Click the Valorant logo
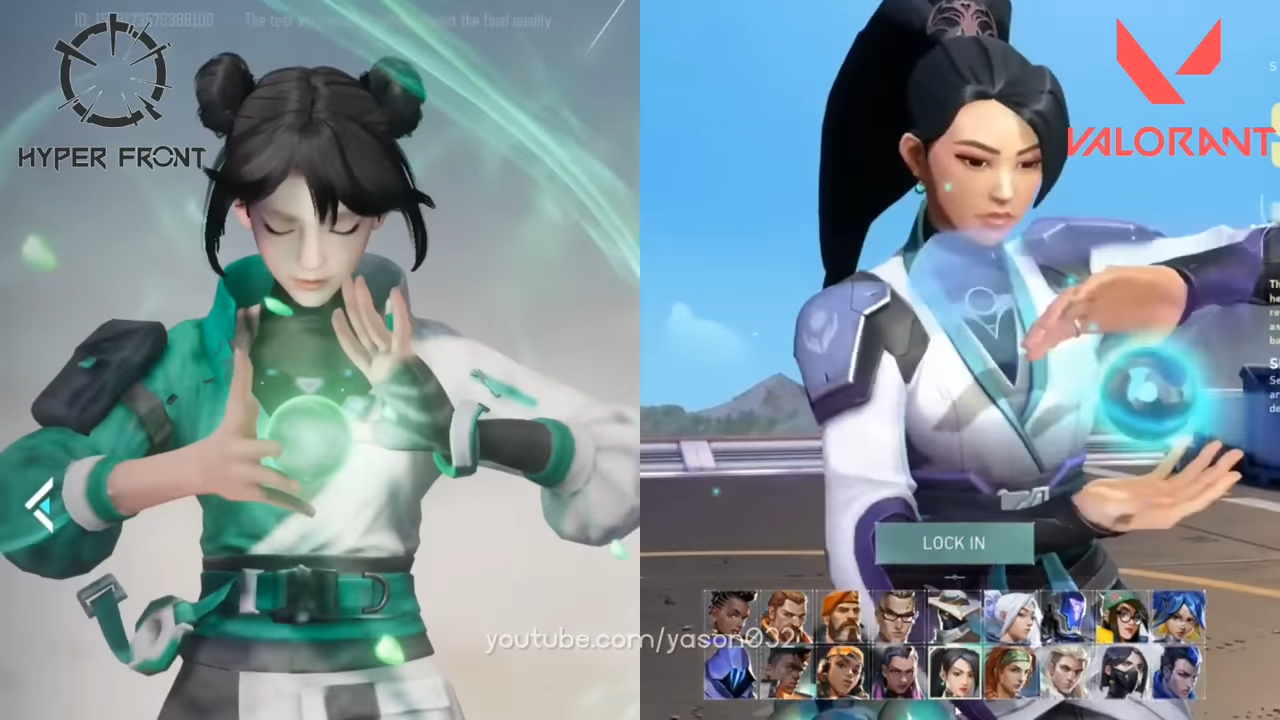Screen dimensions: 1280x720 [1170, 90]
